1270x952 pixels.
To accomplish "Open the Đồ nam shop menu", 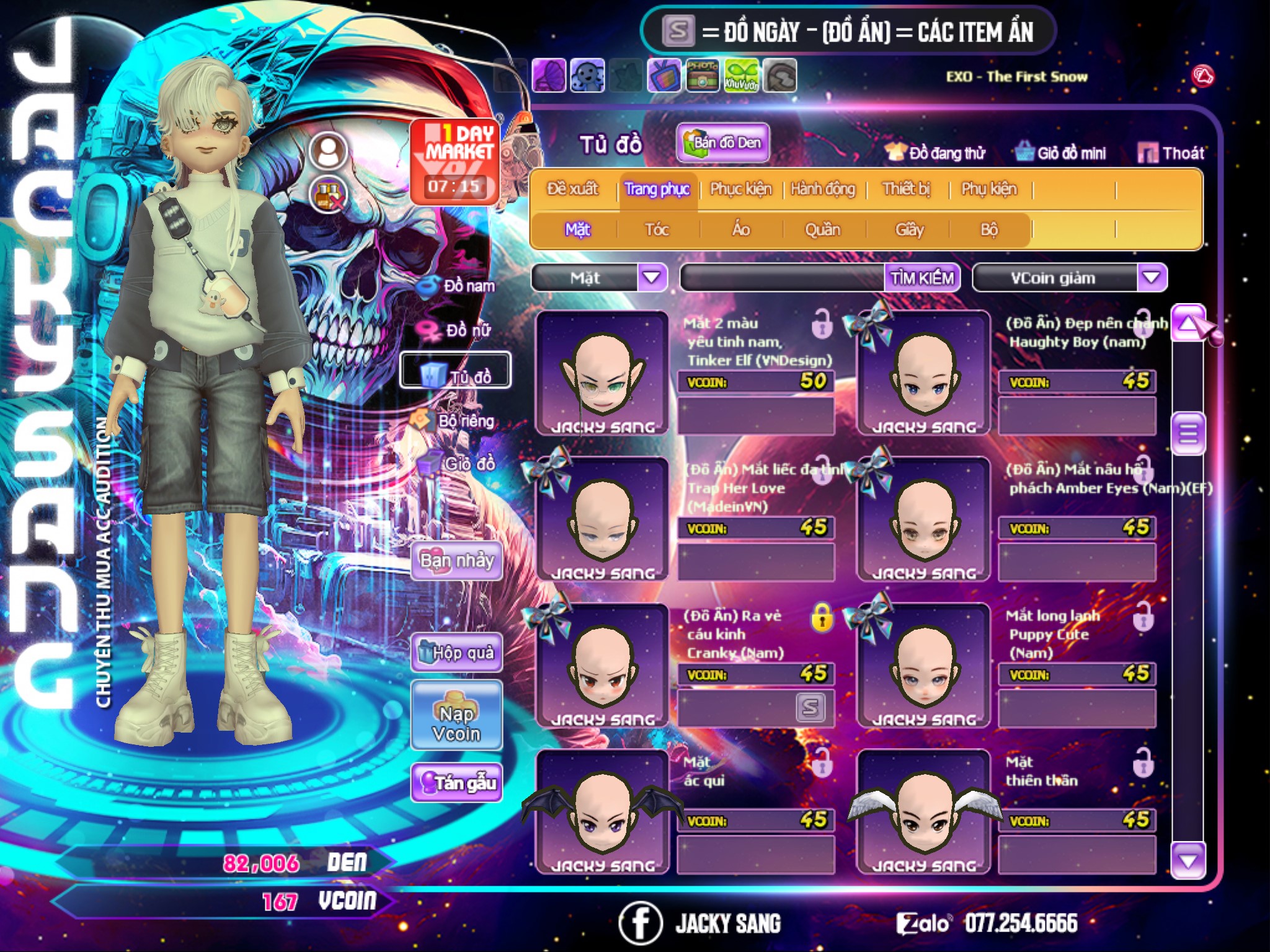I will point(459,286).
